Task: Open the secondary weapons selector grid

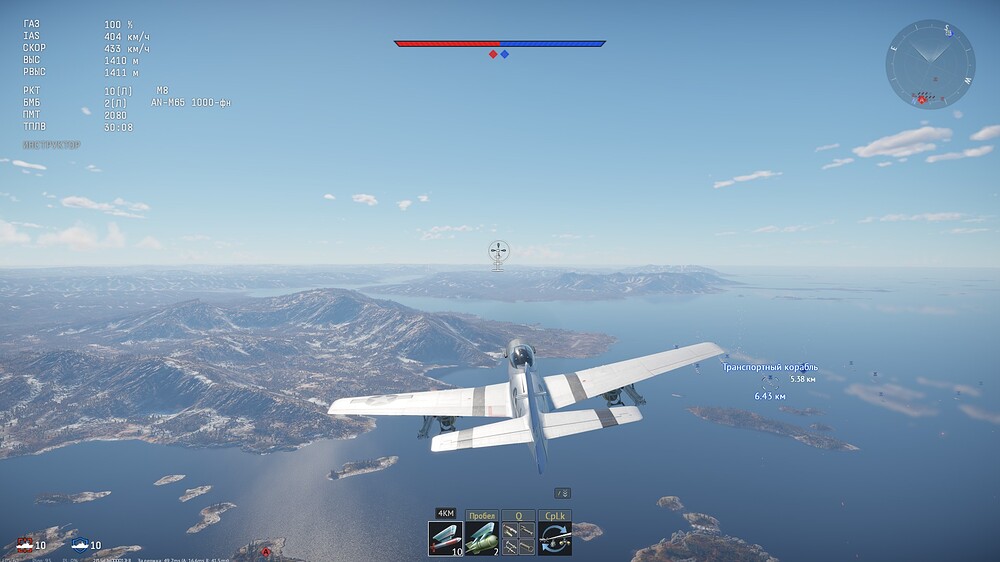Action: click(518, 538)
